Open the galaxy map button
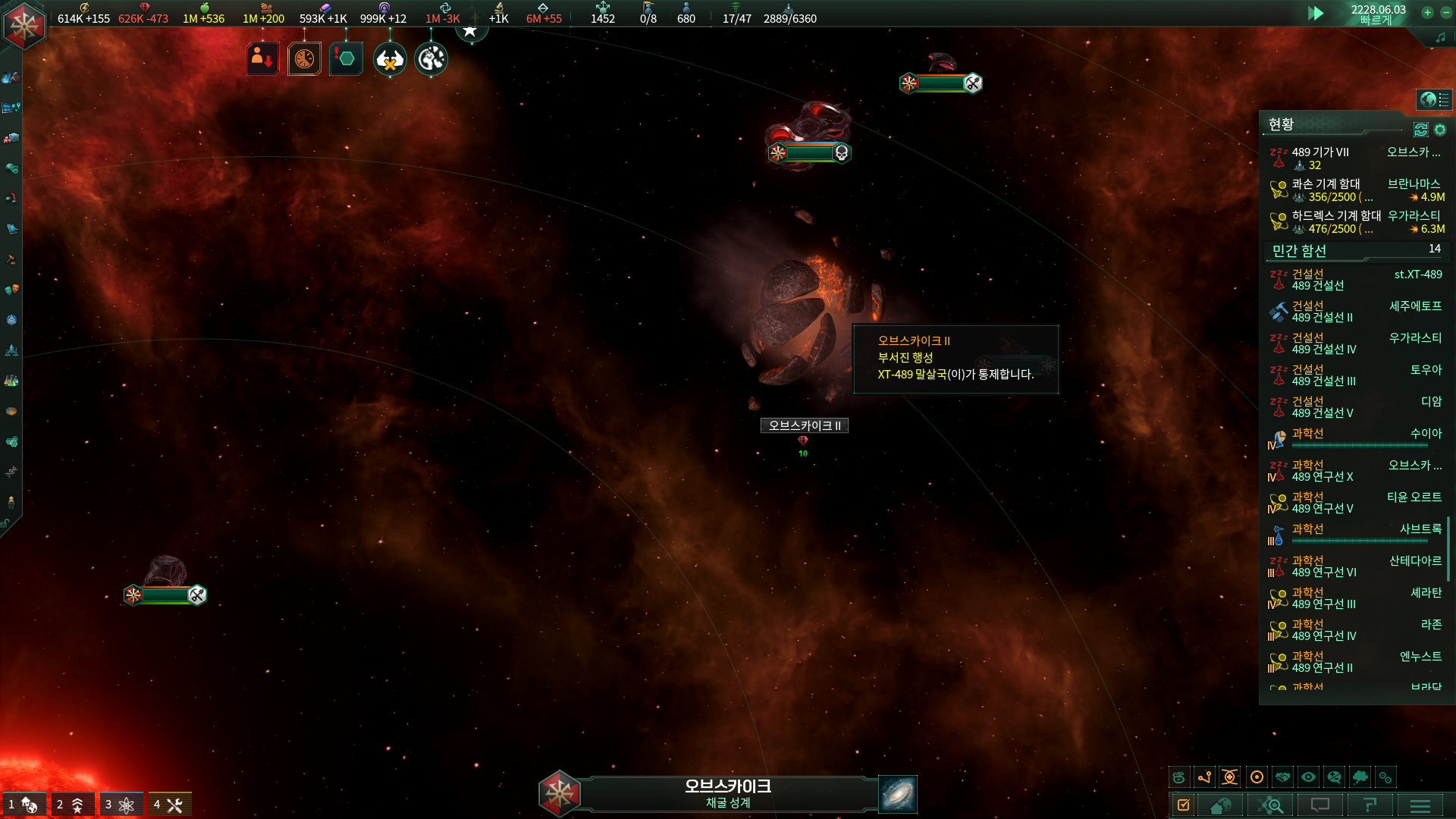 (x=898, y=794)
